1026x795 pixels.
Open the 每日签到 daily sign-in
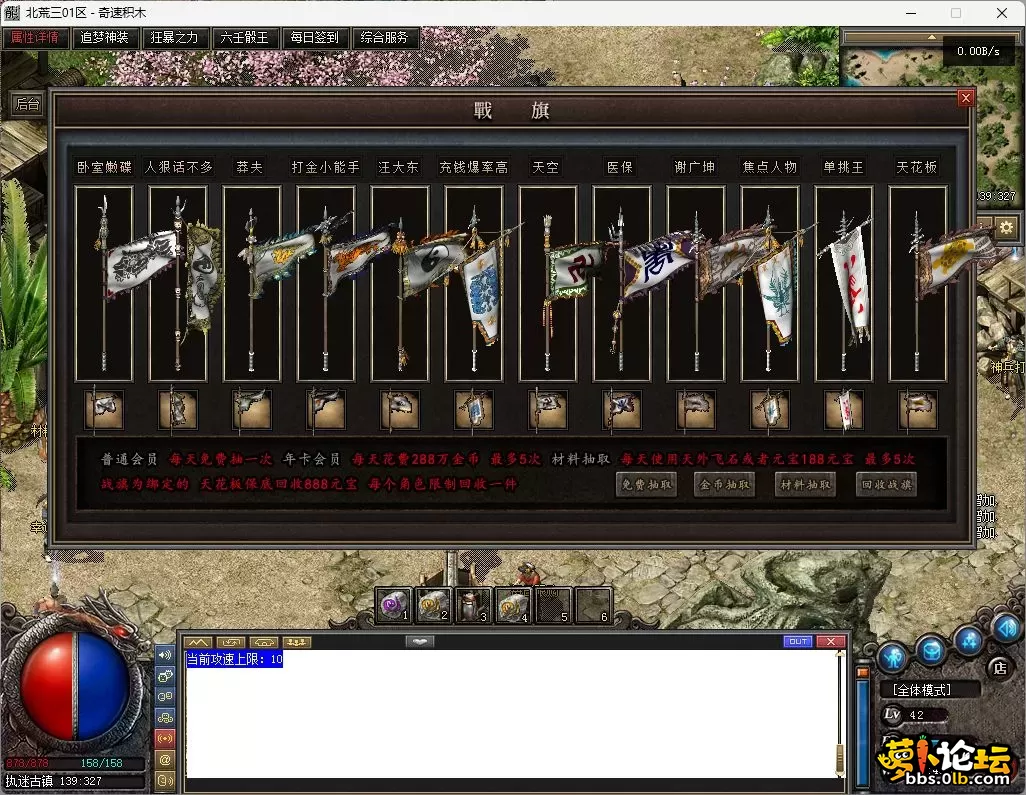pyautogui.click(x=315, y=38)
